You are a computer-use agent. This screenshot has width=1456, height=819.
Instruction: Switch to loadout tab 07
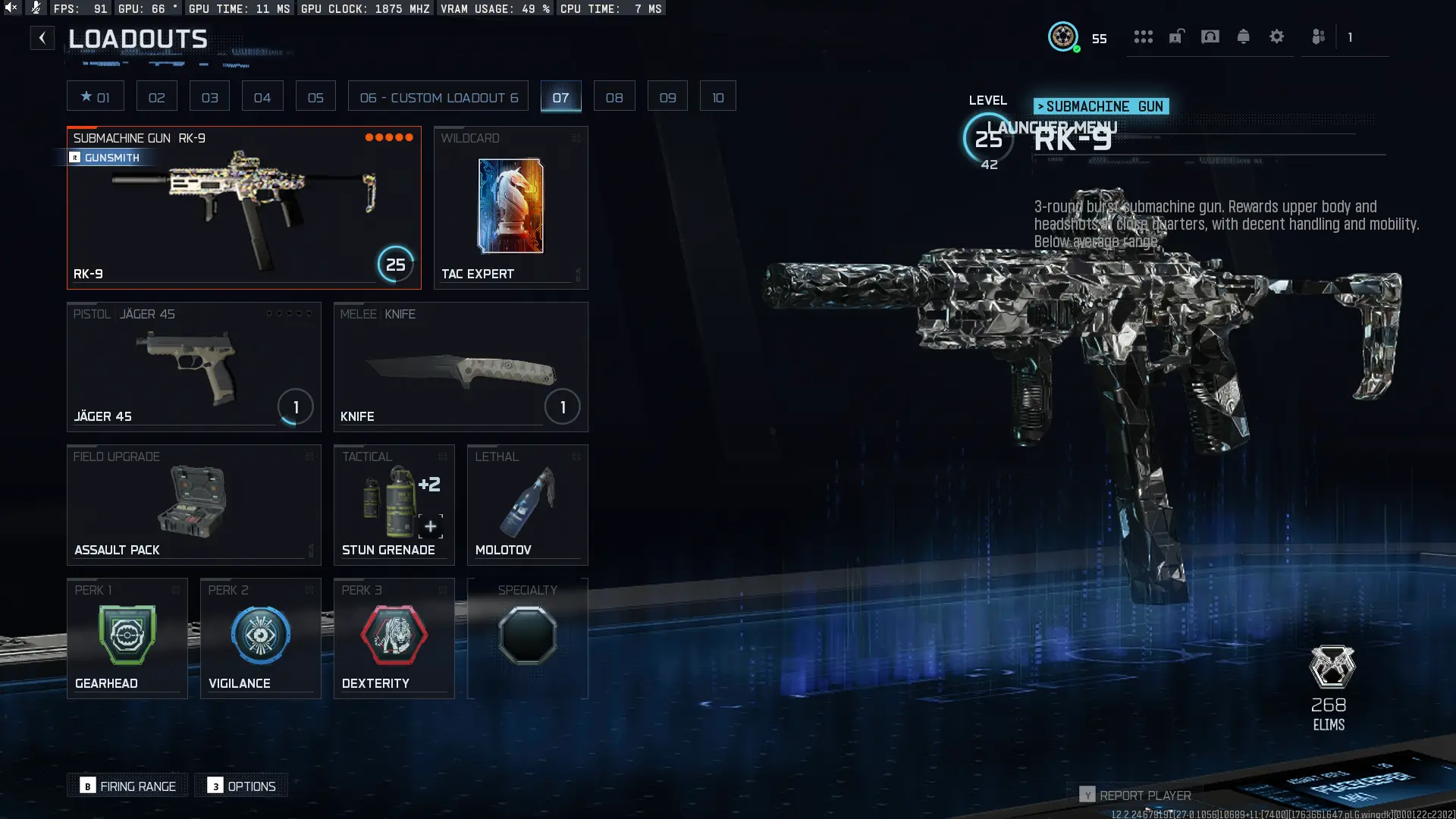coord(561,96)
